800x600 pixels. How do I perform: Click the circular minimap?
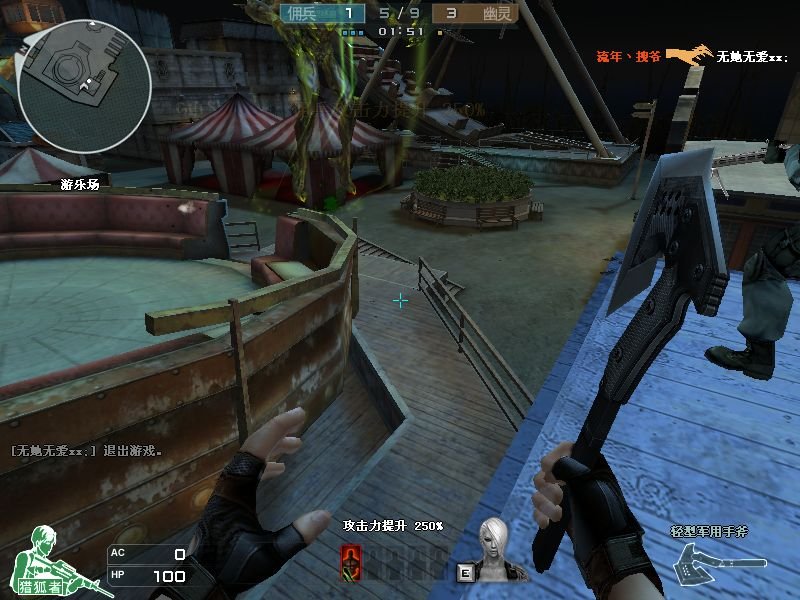[x=85, y=87]
